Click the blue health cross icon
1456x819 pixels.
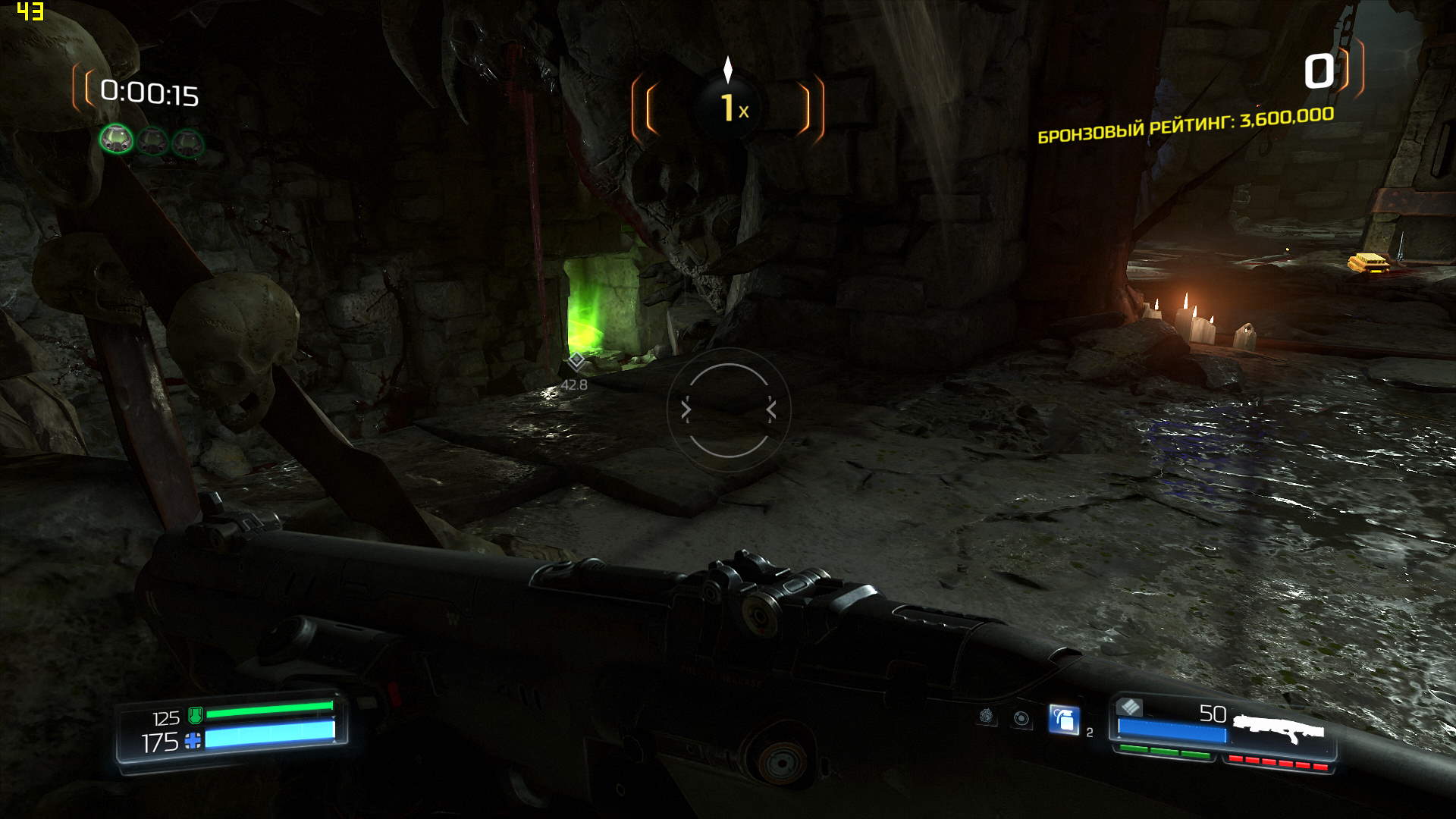pos(193,741)
